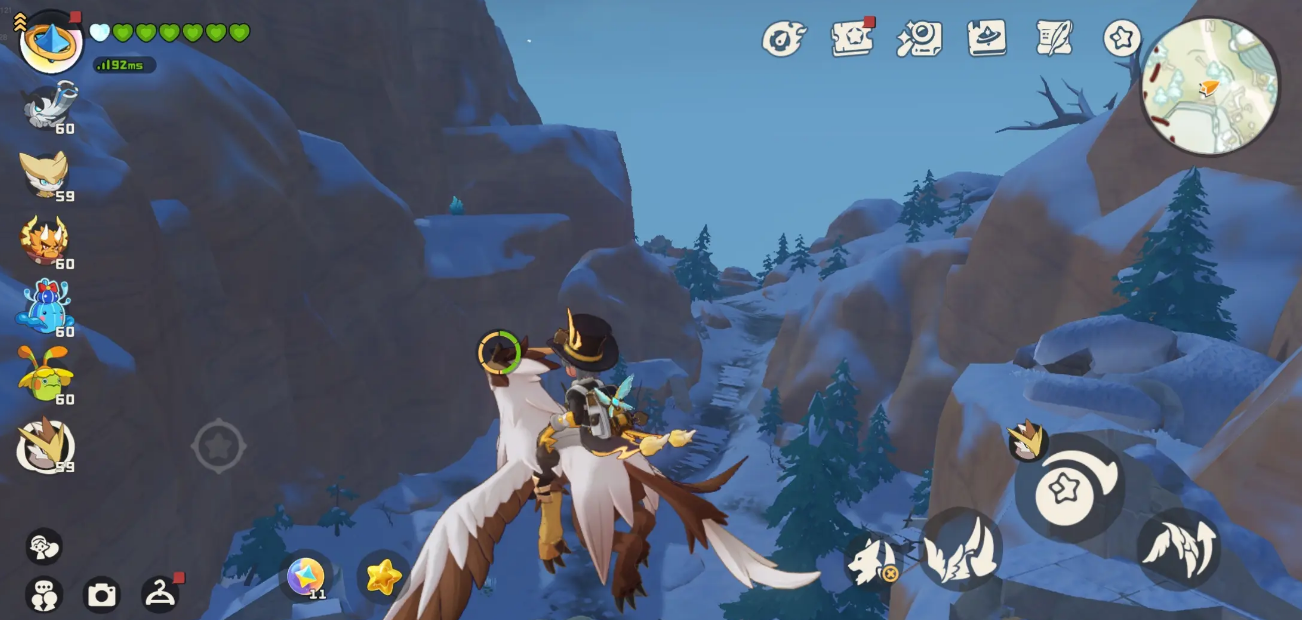Open the quill scroll quest log
This screenshot has width=1302, height=620.
click(x=1054, y=38)
